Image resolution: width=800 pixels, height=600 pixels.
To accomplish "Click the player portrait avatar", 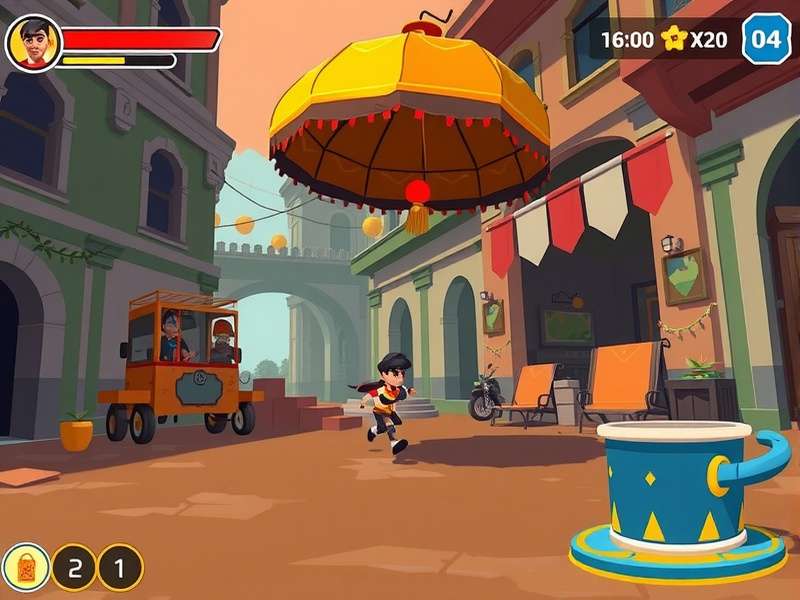I will (33, 43).
